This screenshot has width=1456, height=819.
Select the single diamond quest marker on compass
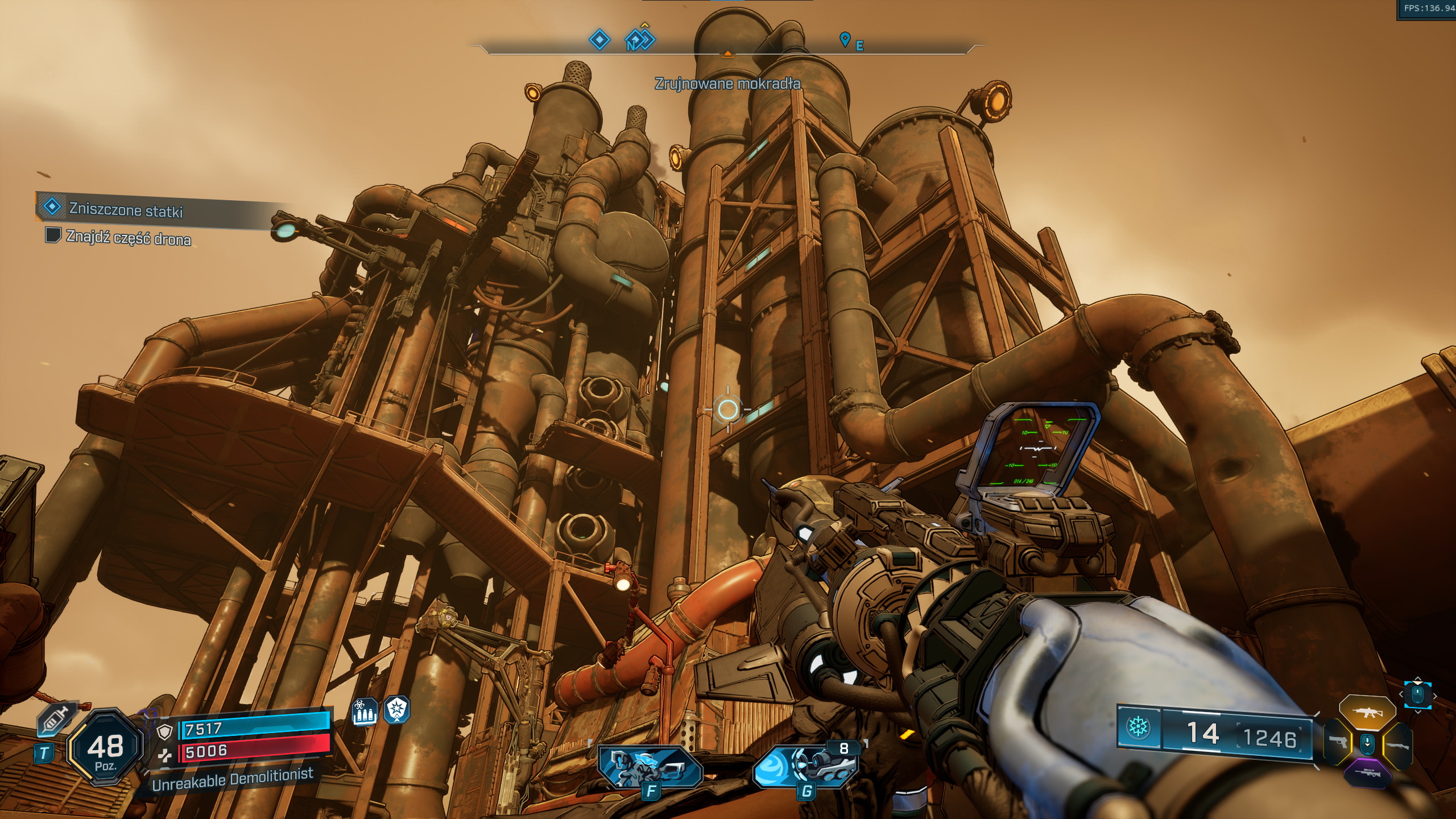(599, 40)
